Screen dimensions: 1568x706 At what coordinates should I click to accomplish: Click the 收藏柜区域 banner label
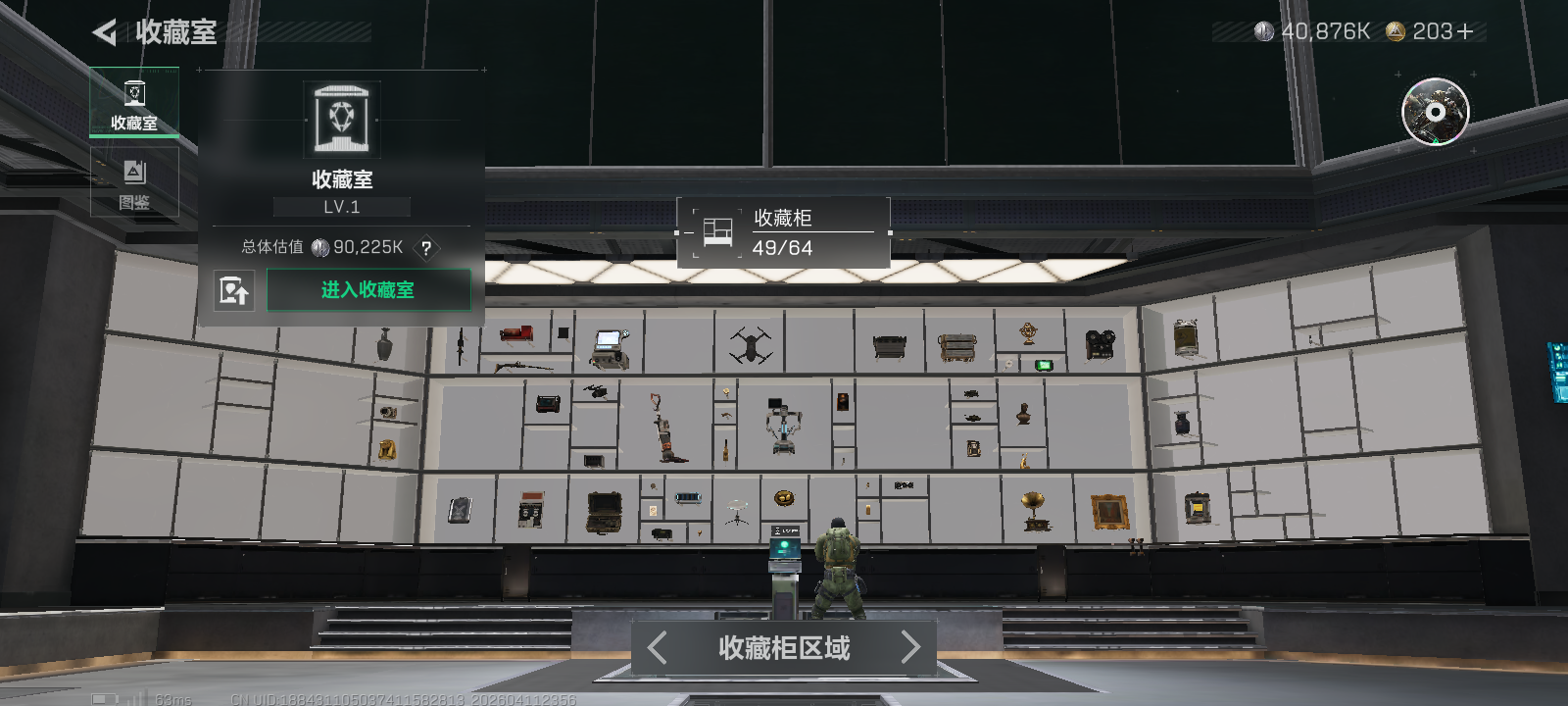coord(783,648)
